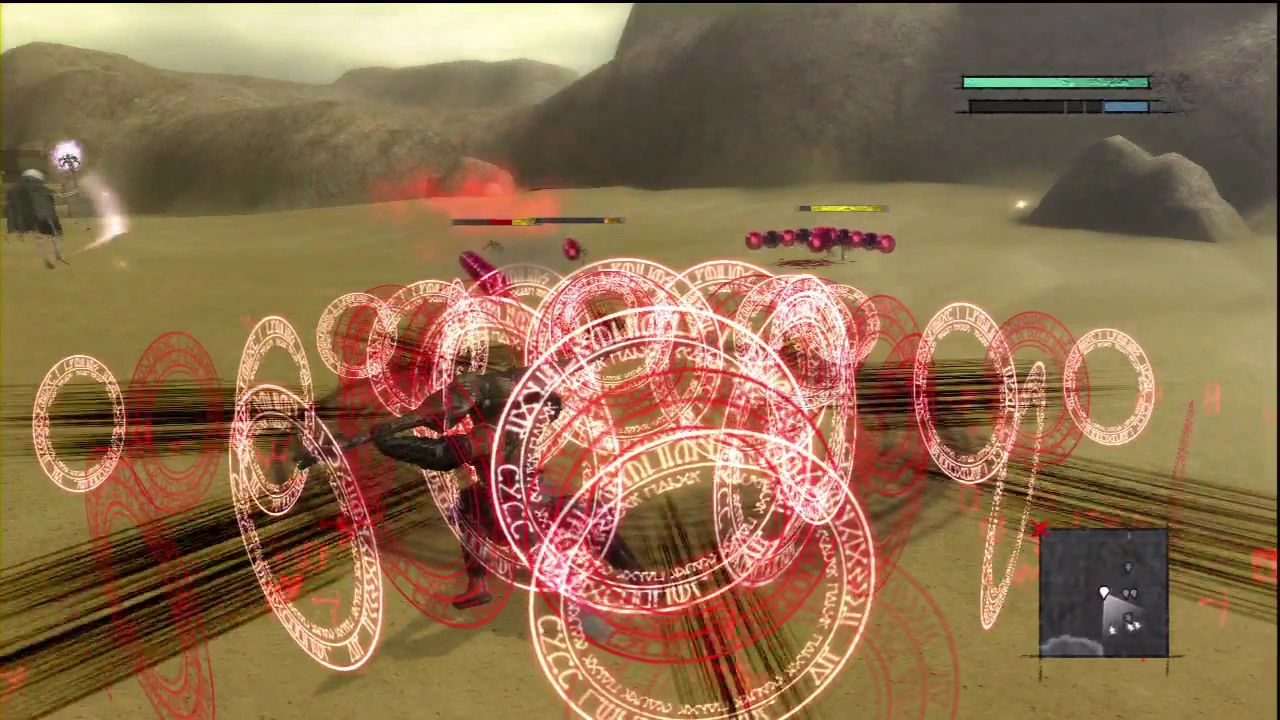Screen dimensions: 1280x720
Task: Click the red enemy health bar in the center
Action: 500,221
